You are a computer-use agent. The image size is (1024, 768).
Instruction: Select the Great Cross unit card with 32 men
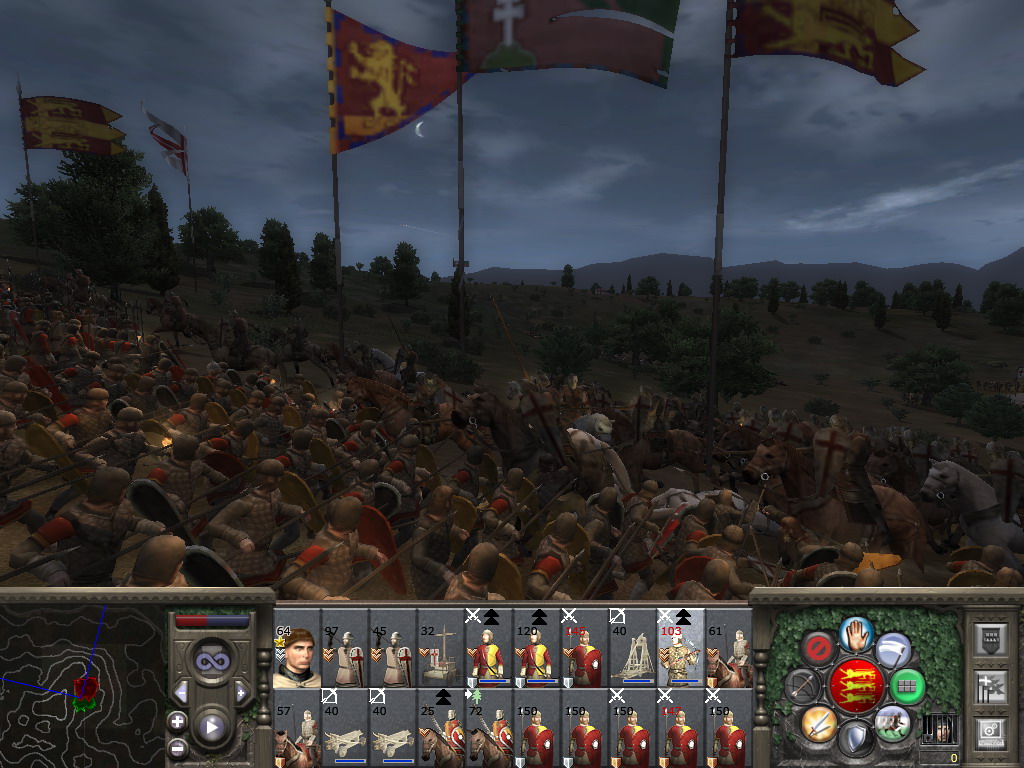[x=440, y=652]
